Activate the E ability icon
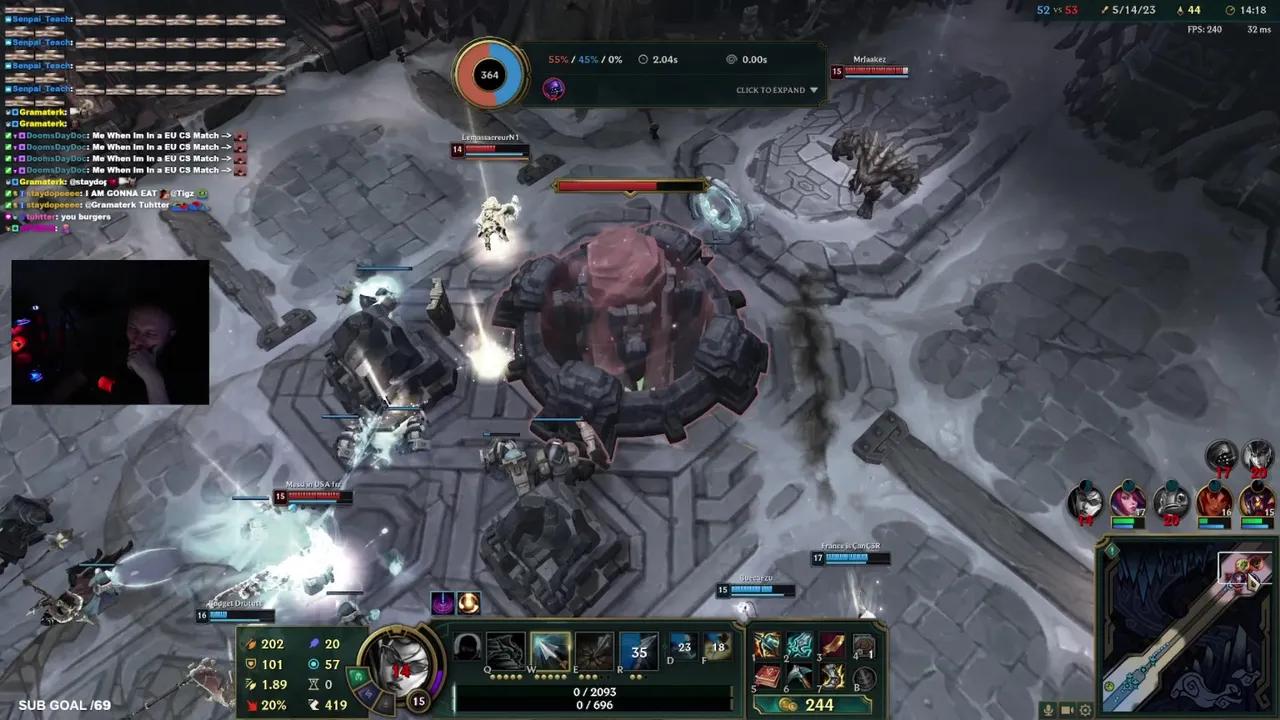This screenshot has height=720, width=1280. 594,651
